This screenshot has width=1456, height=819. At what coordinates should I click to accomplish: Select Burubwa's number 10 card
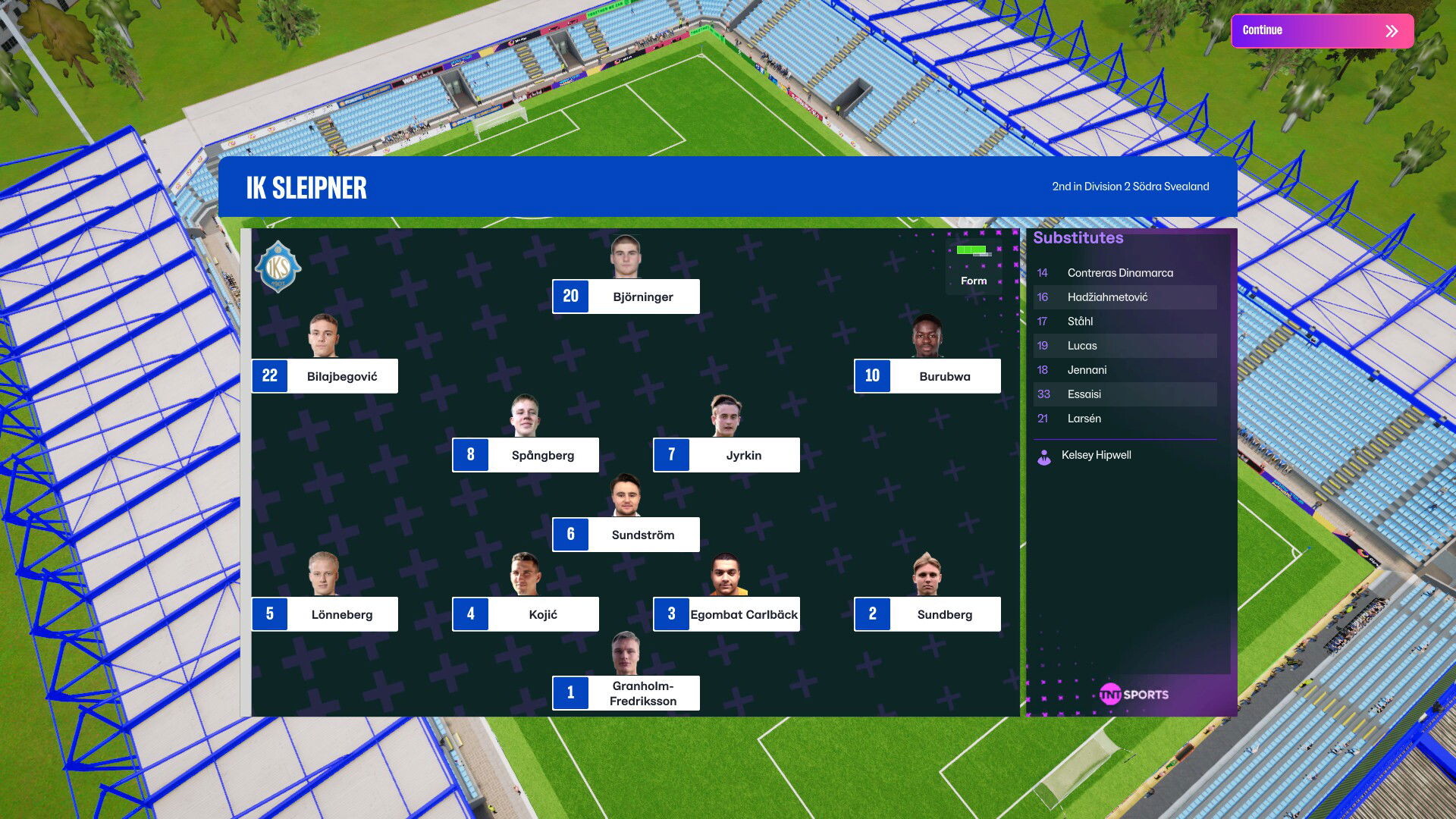click(x=927, y=376)
